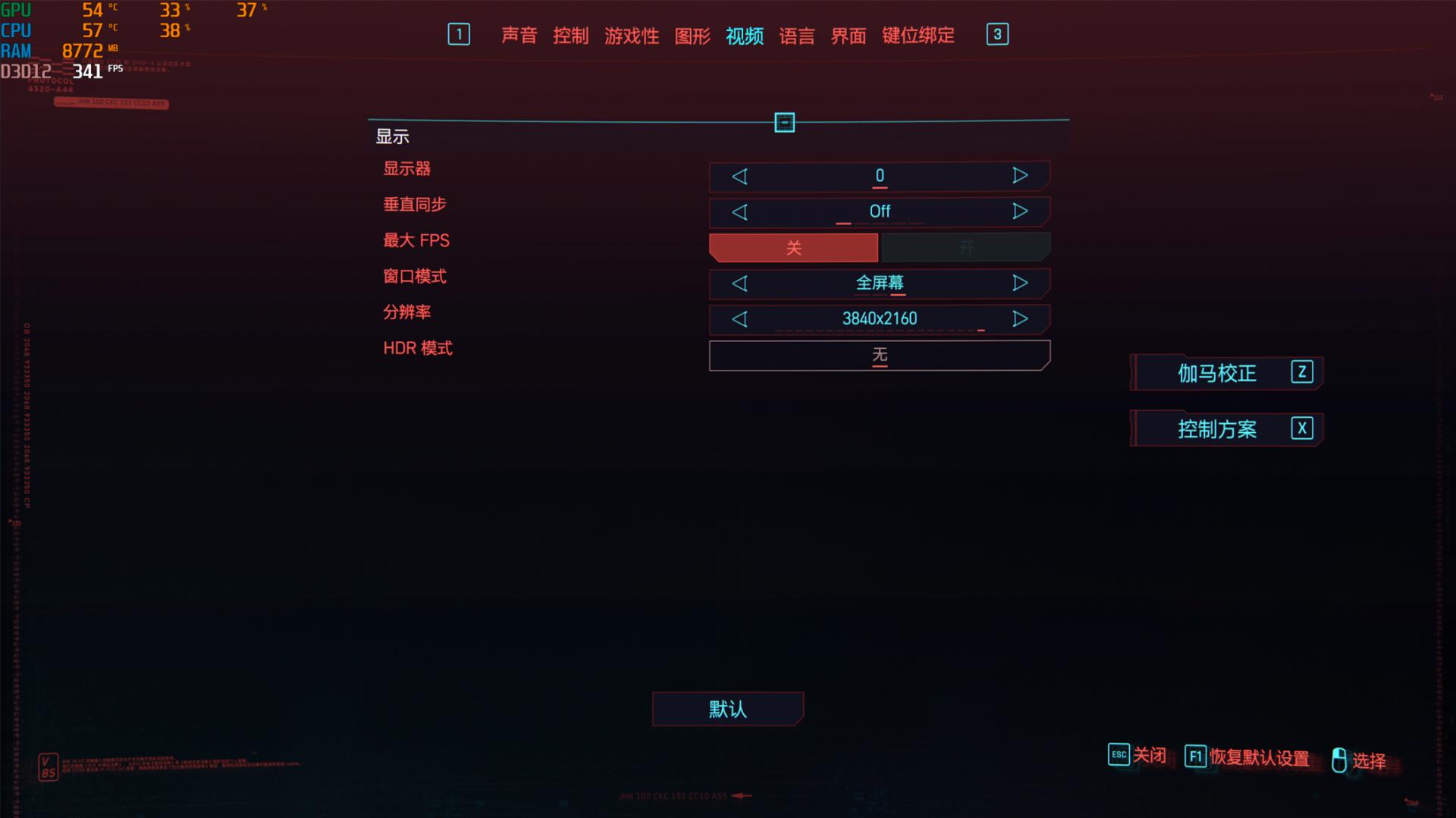Click the ESC key icon next to 关闭
Image resolution: width=1456 pixels, height=818 pixels.
1118,755
